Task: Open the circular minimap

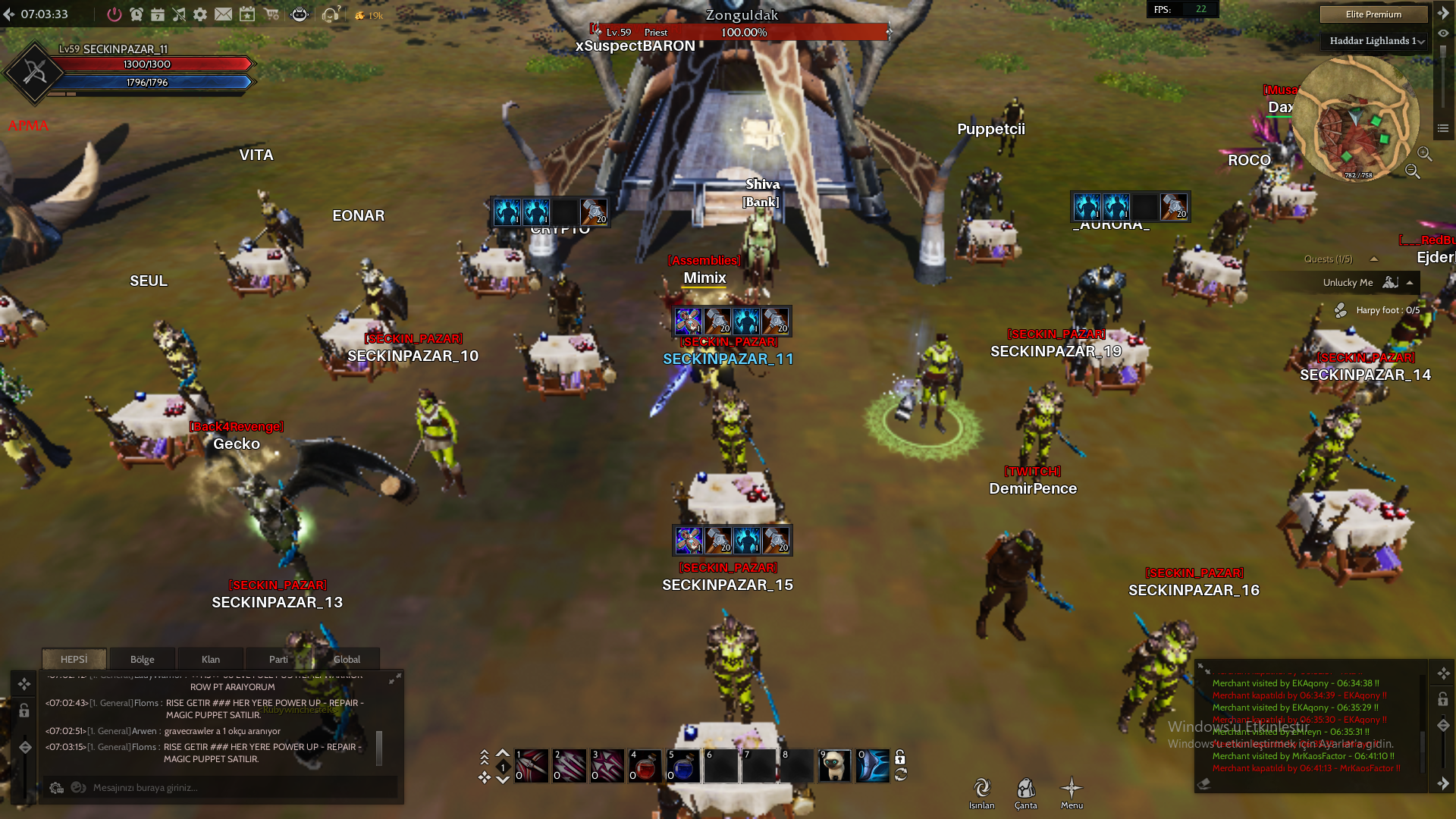Action: [1356, 118]
